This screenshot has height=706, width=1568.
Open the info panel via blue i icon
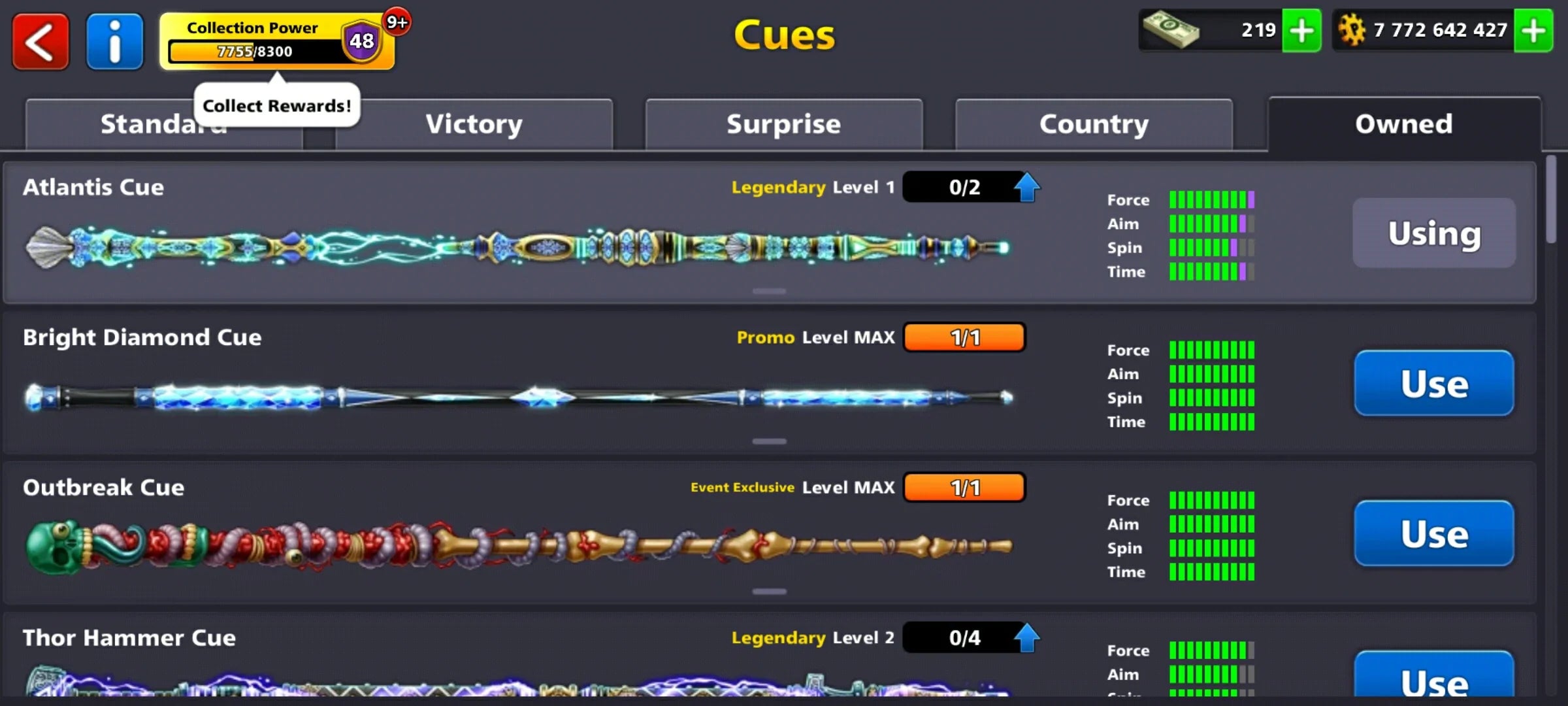114,41
